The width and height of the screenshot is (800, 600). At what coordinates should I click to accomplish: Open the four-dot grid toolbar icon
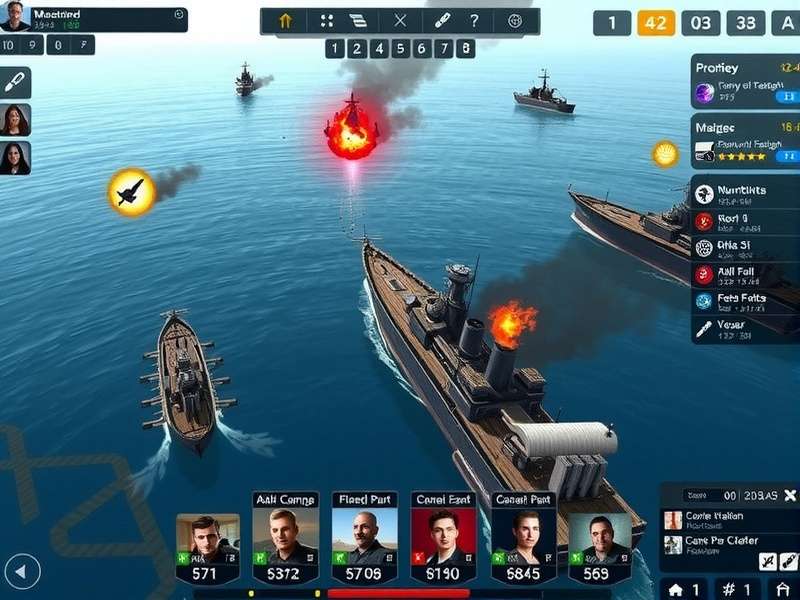(x=326, y=21)
